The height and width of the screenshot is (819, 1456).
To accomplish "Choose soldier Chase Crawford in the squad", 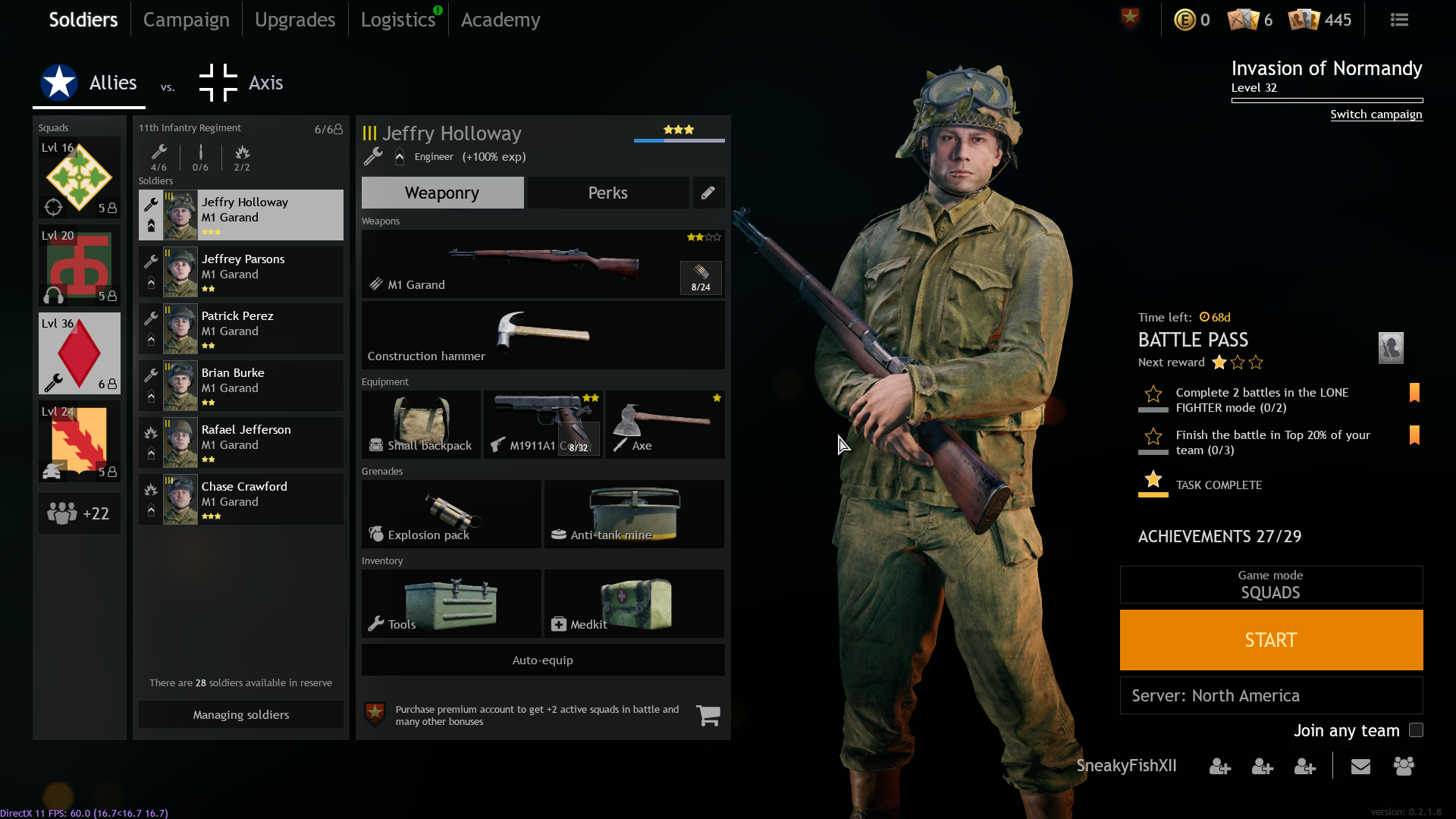I will coord(241,500).
